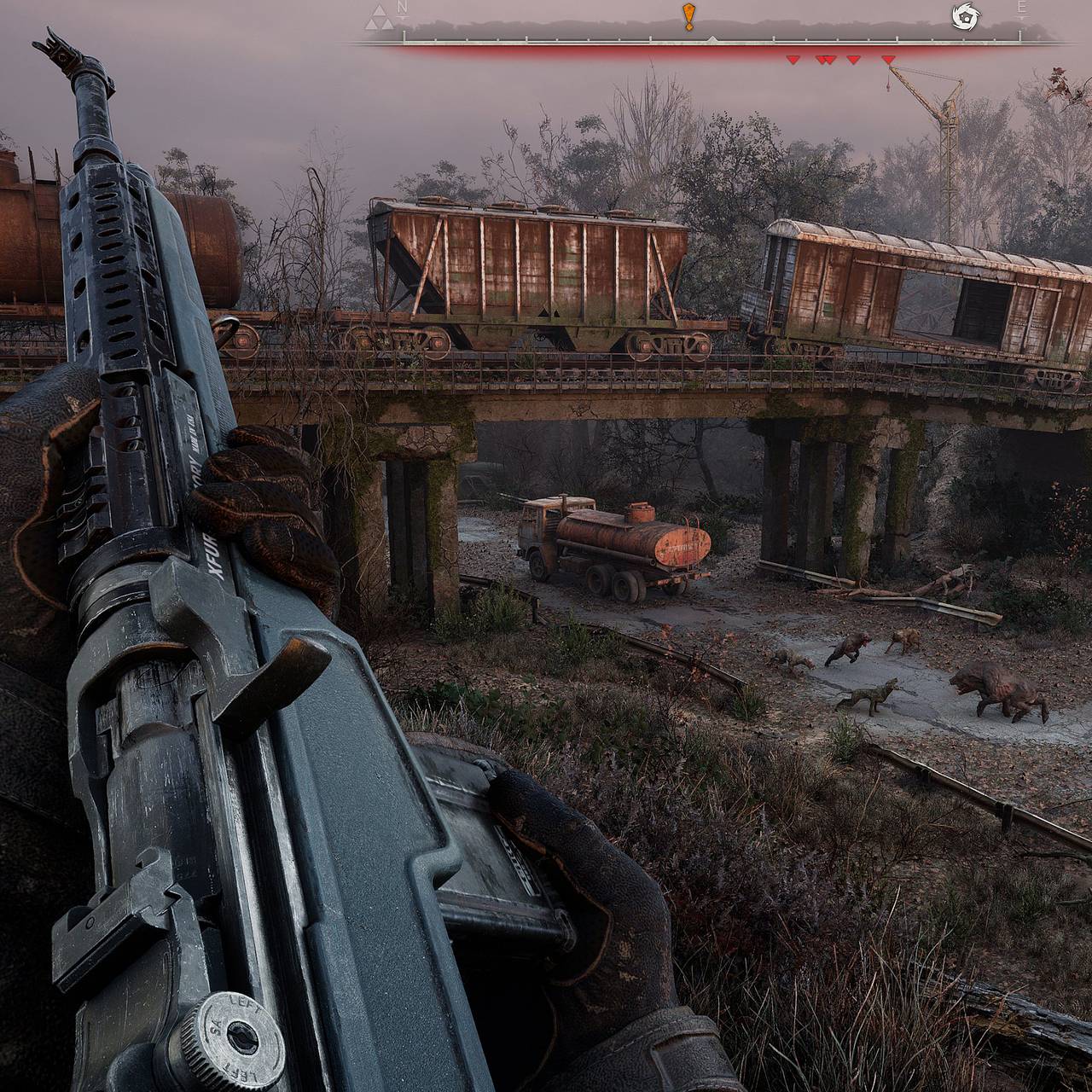1092x1092 pixels.
Task: Click the leftmost red enemy marker
Action: 793,60
